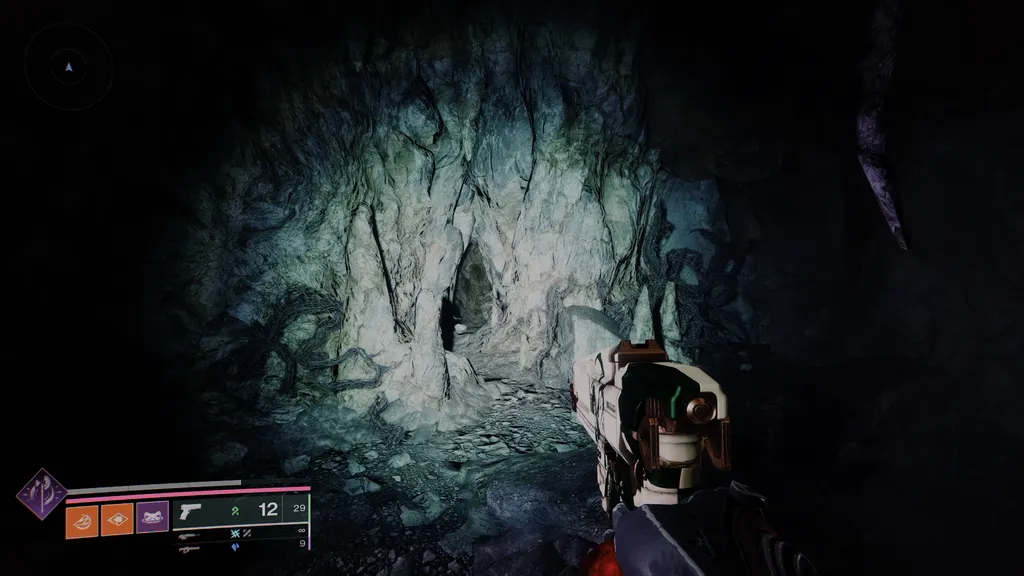Select the equipped sidearm weapon slot
The height and width of the screenshot is (576, 1024).
[x=240, y=511]
